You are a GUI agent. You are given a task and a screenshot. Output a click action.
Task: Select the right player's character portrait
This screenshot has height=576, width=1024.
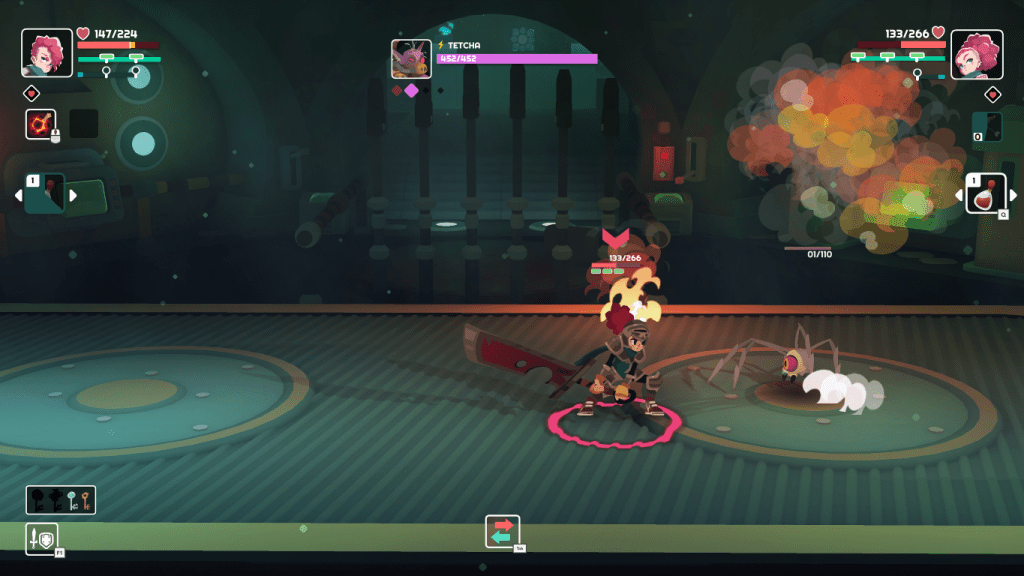[x=976, y=54]
